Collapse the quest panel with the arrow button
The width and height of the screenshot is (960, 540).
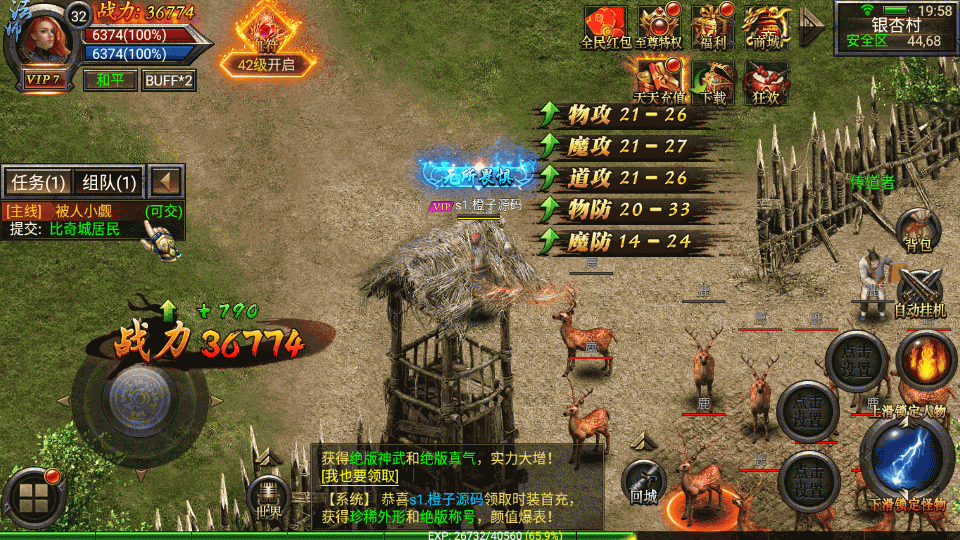pyautogui.click(x=167, y=182)
